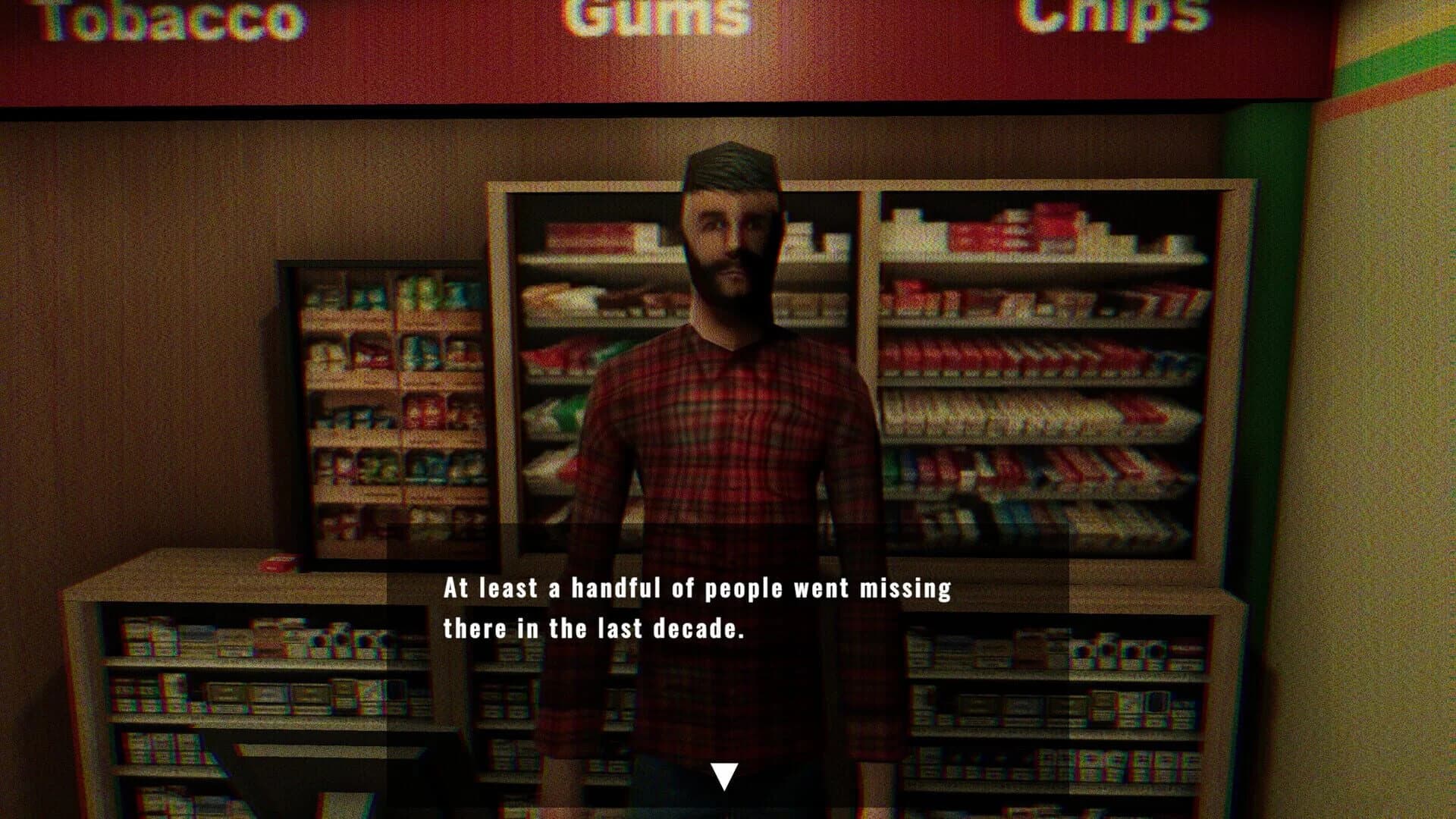
Task: Expand the dialogue by clicking the down arrow
Action: [724, 773]
